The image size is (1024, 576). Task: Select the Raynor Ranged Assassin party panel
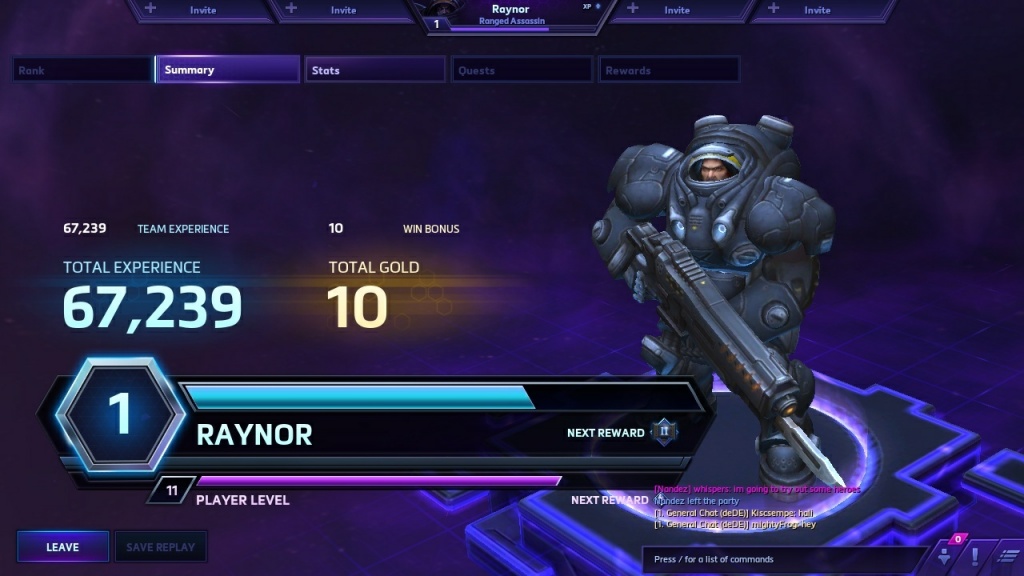pyautogui.click(x=510, y=16)
